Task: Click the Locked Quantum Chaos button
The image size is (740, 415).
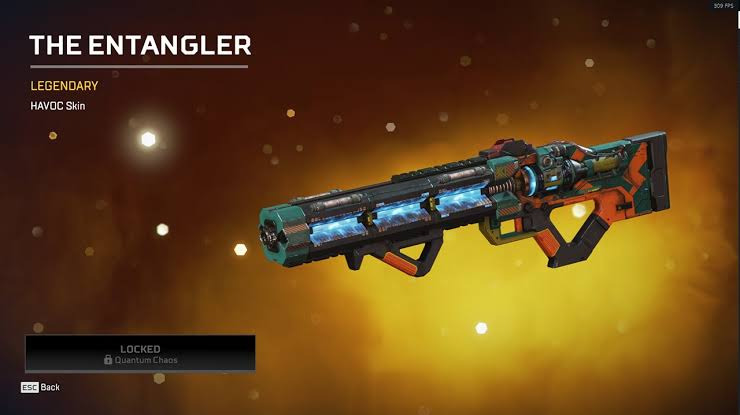Action: click(x=140, y=354)
